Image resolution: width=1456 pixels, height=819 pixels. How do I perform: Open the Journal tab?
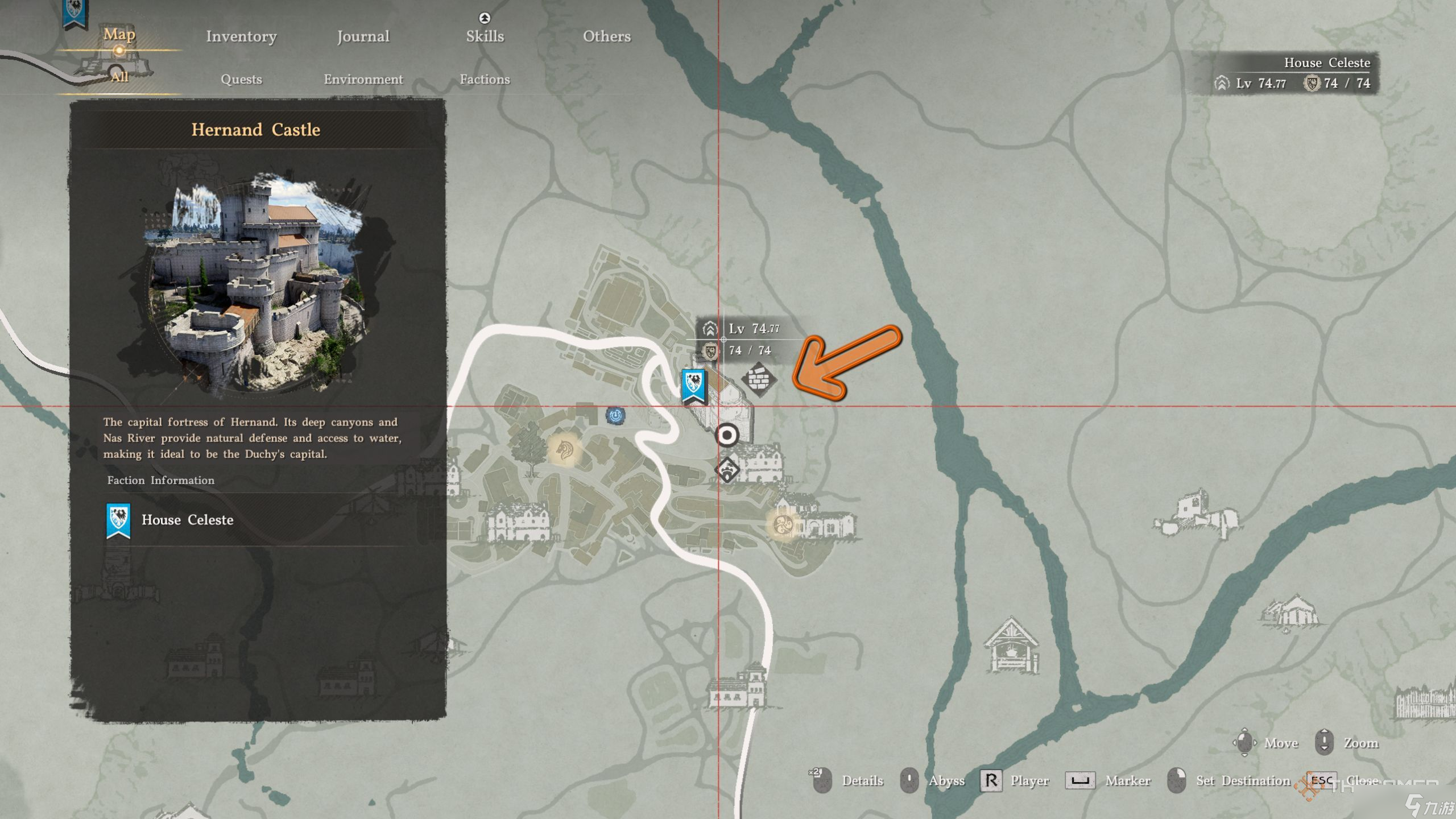[x=363, y=36]
